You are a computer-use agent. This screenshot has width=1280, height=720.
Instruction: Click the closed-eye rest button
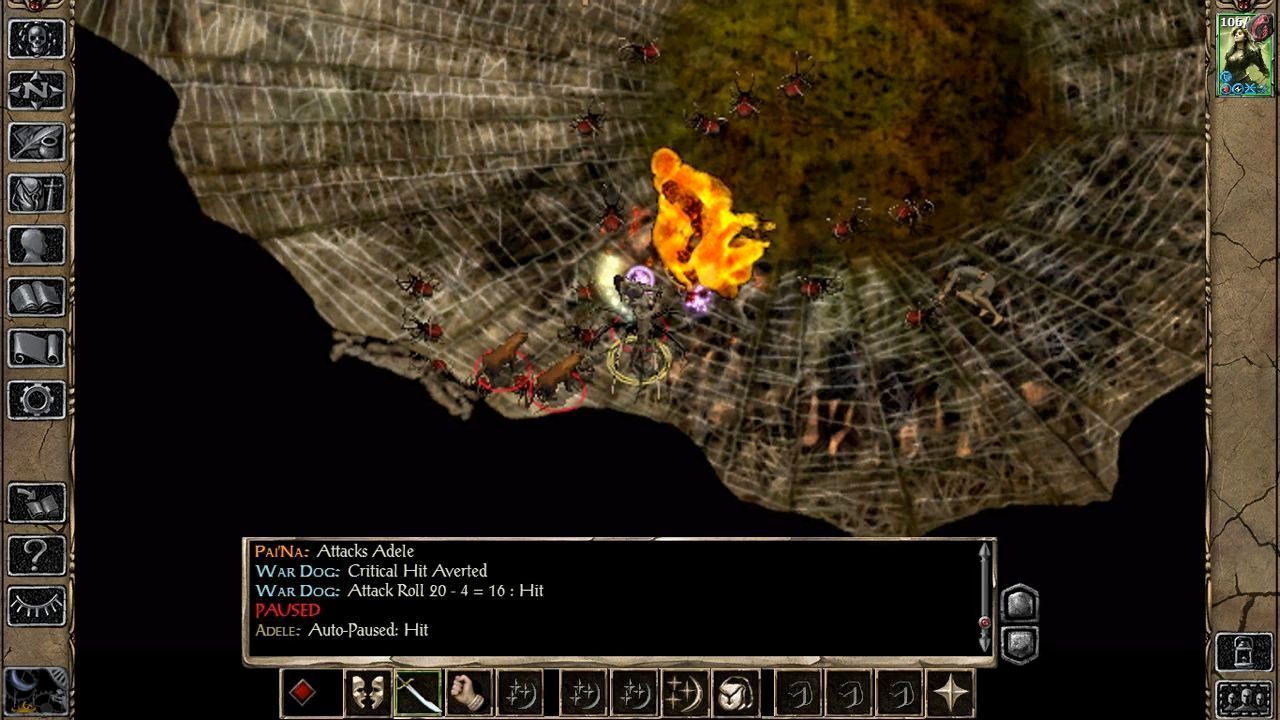[x=37, y=605]
